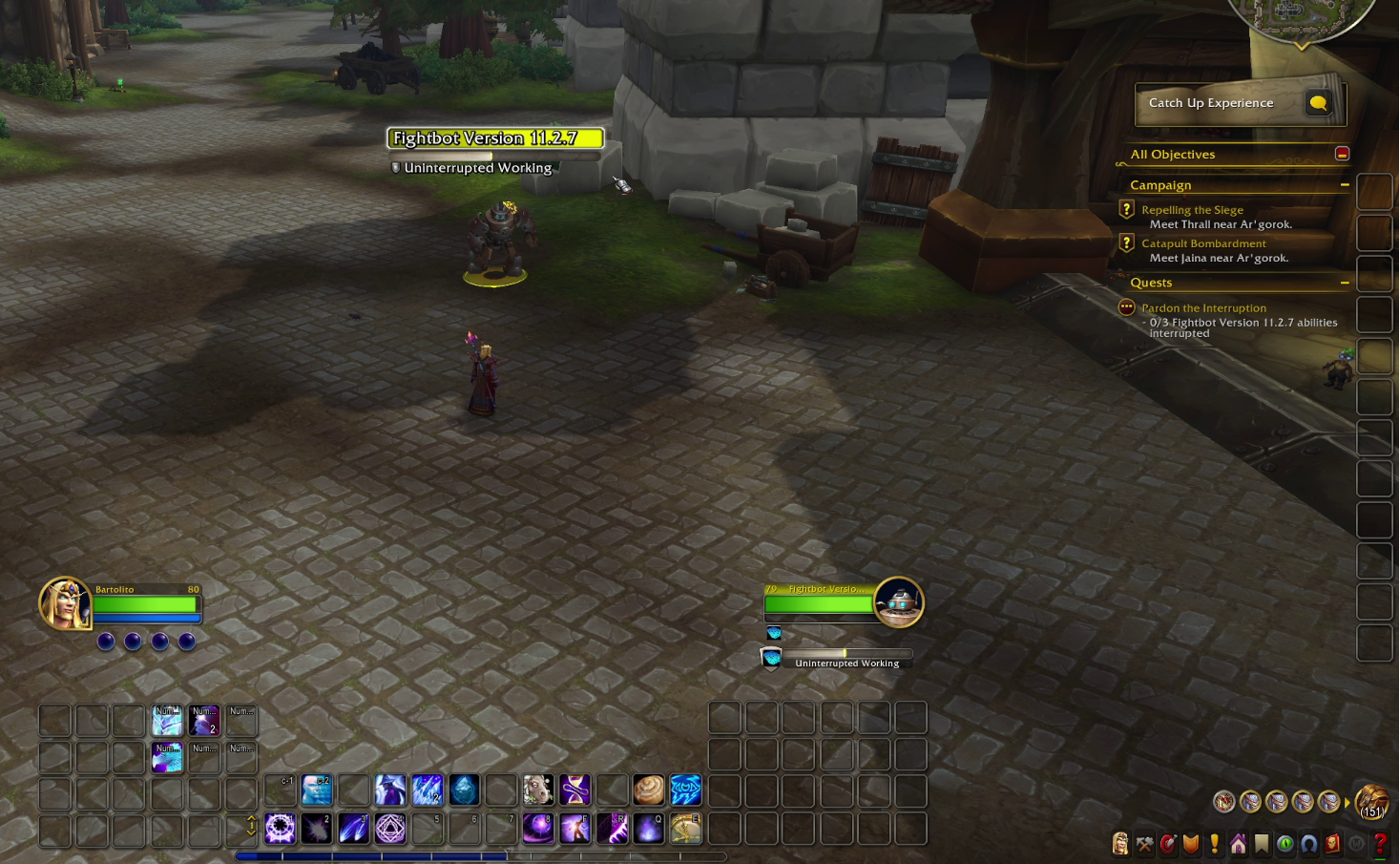
Task: Collapse the All Objectives tracker
Action: (1342, 154)
